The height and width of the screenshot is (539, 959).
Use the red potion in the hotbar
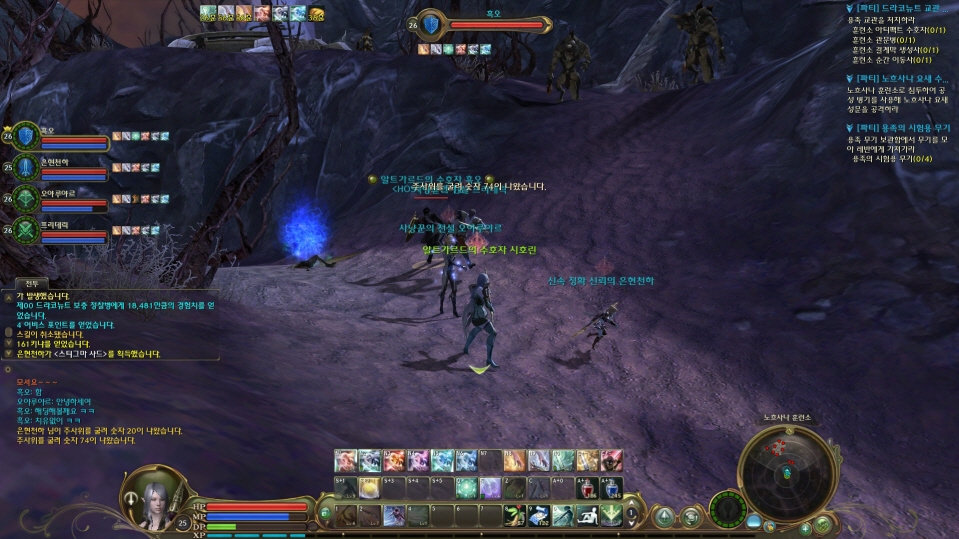coord(586,487)
